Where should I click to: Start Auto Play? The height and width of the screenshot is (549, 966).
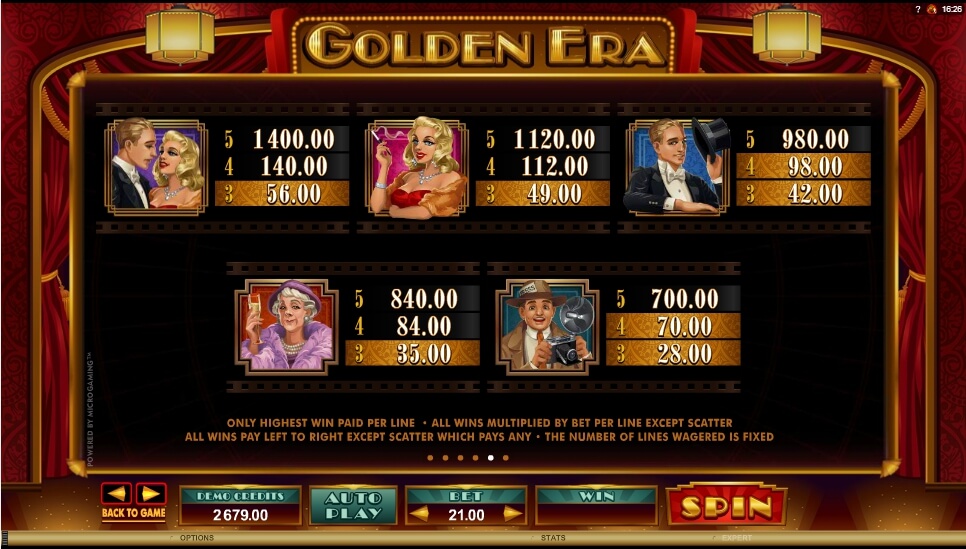(353, 505)
